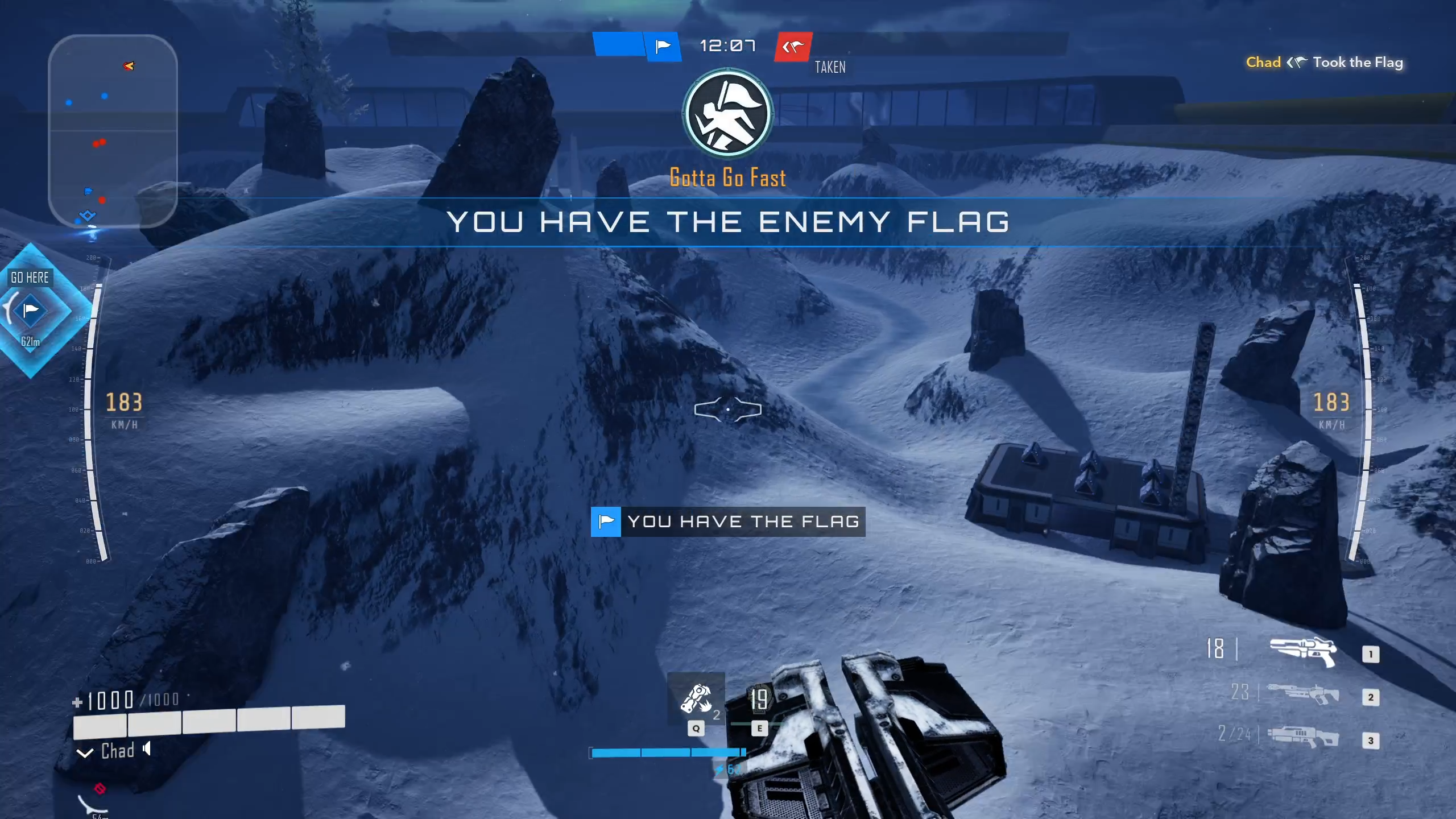Click the voice speaker icon beside Chad

(x=147, y=748)
